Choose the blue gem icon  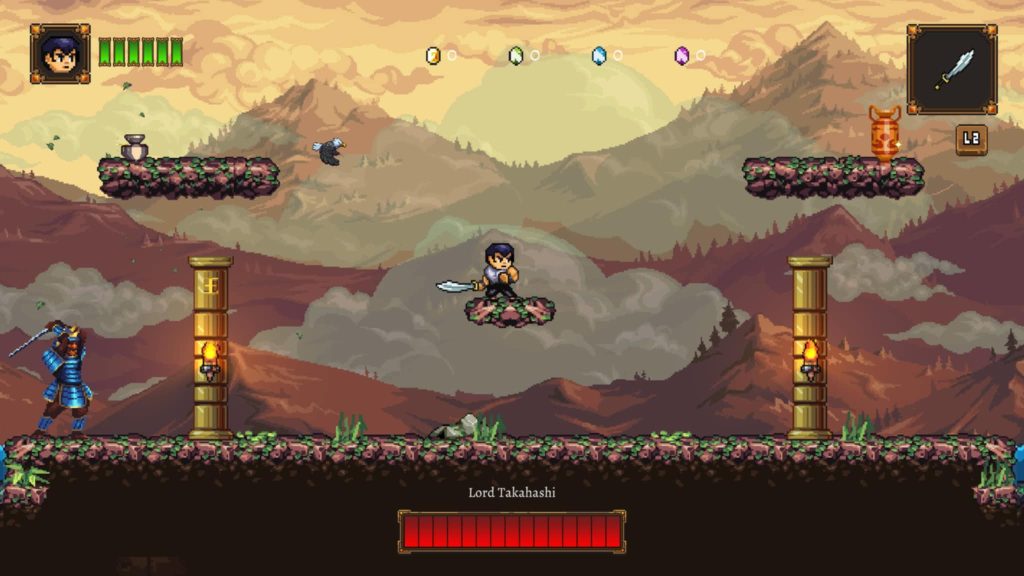tap(599, 55)
